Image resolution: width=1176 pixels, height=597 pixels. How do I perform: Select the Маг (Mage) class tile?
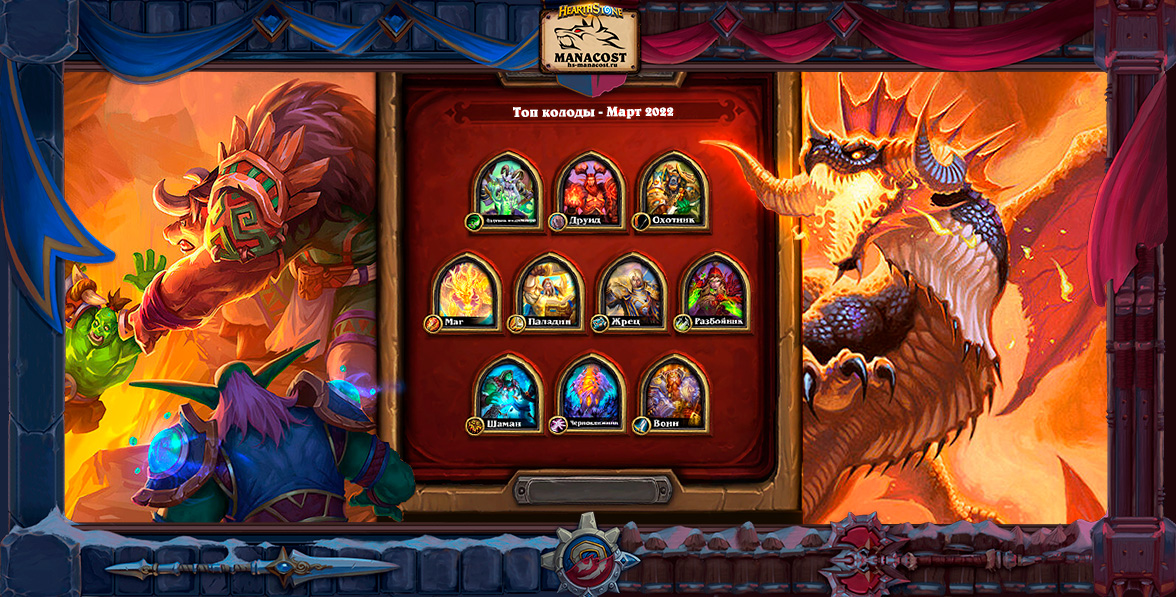pos(466,292)
